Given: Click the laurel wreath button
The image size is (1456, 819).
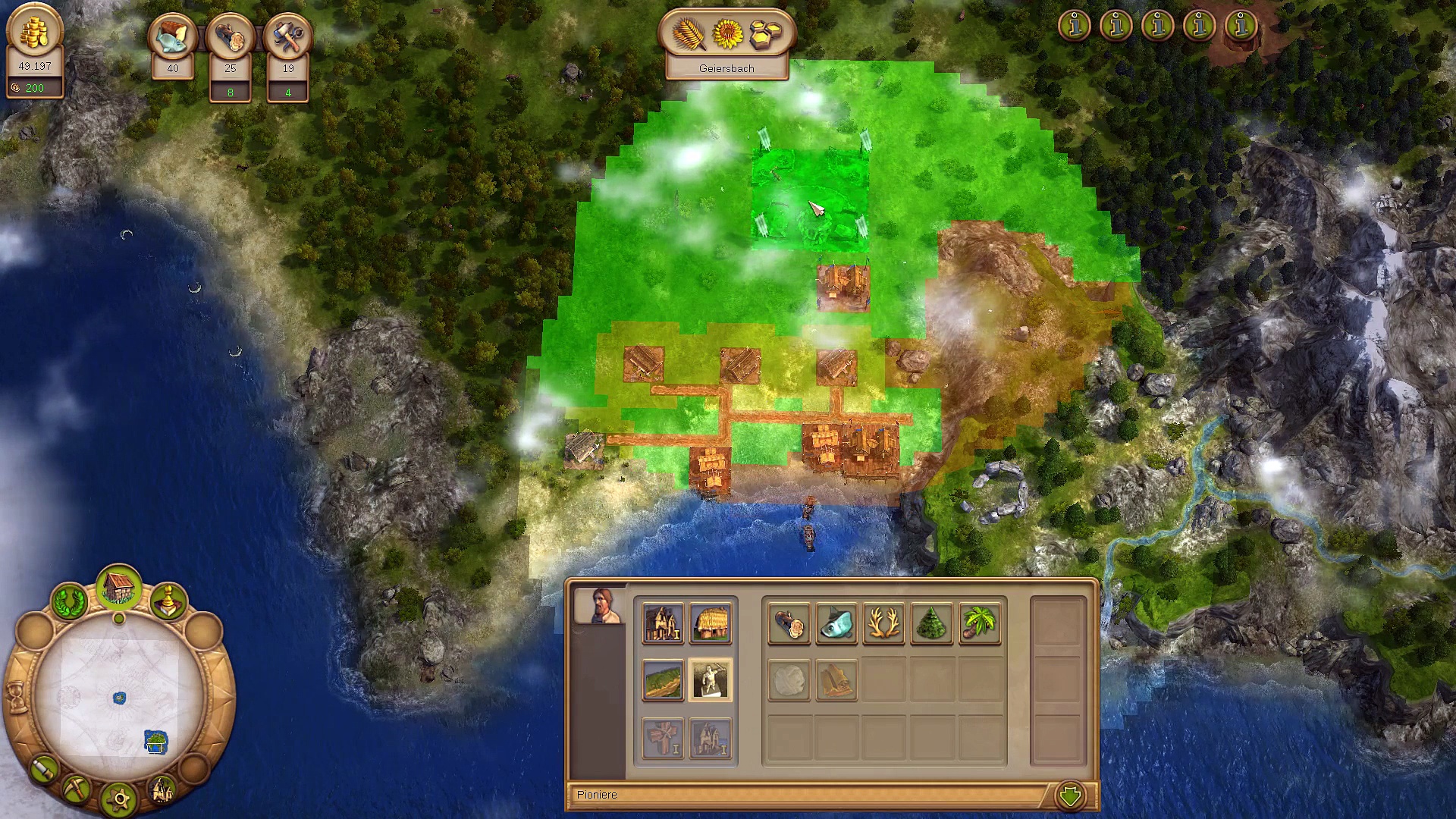Looking at the screenshot, I should pos(69,601).
